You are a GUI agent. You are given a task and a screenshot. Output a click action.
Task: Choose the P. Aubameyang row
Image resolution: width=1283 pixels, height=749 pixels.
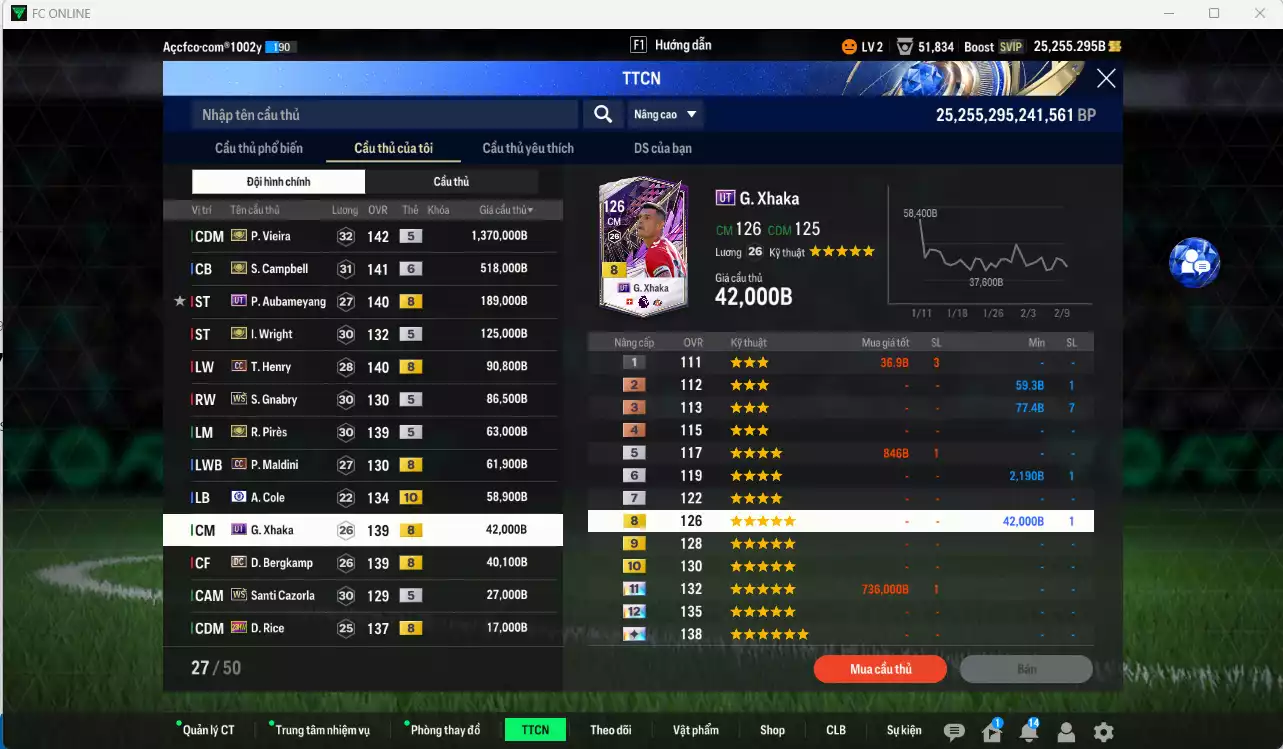(x=362, y=301)
